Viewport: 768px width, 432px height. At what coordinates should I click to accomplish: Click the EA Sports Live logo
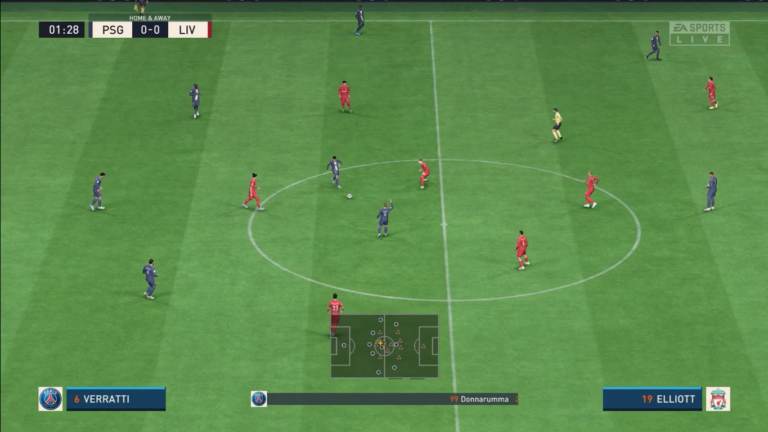pos(699,33)
